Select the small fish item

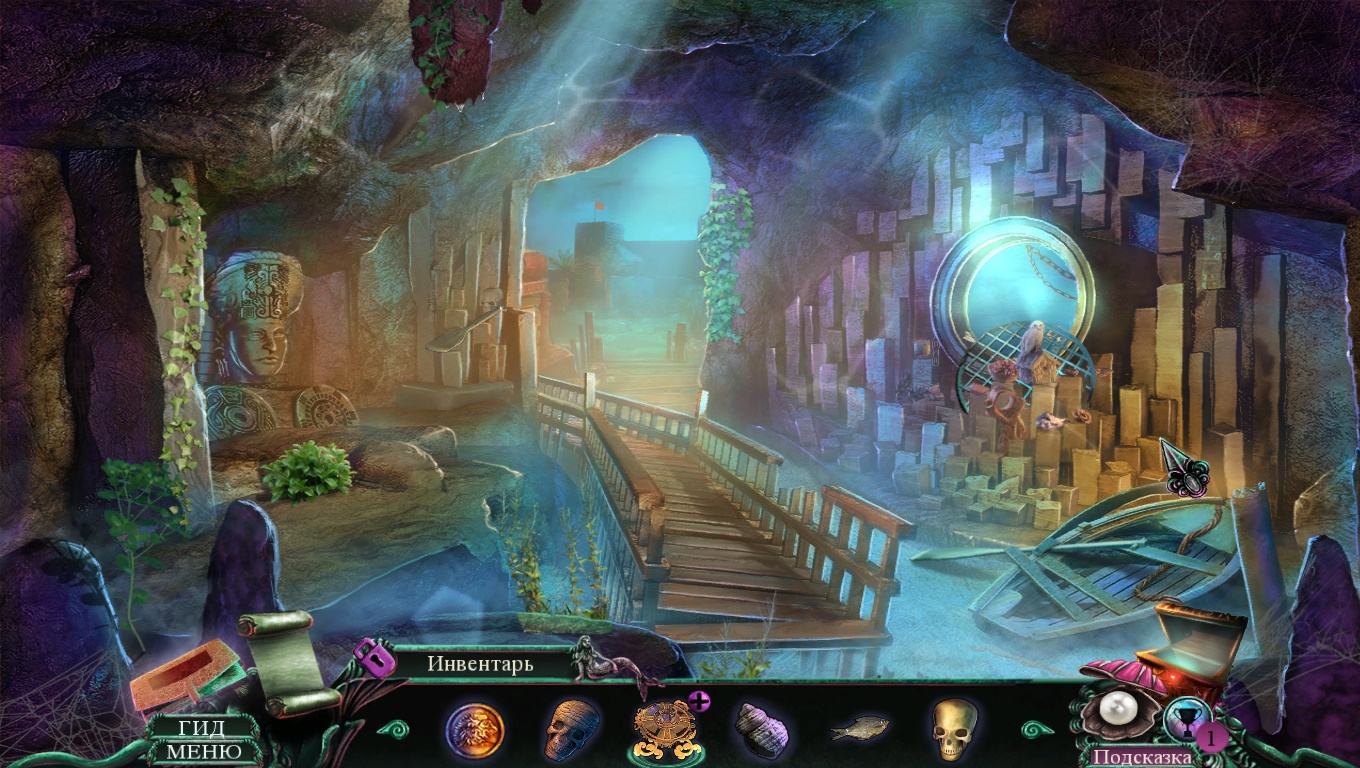point(859,730)
